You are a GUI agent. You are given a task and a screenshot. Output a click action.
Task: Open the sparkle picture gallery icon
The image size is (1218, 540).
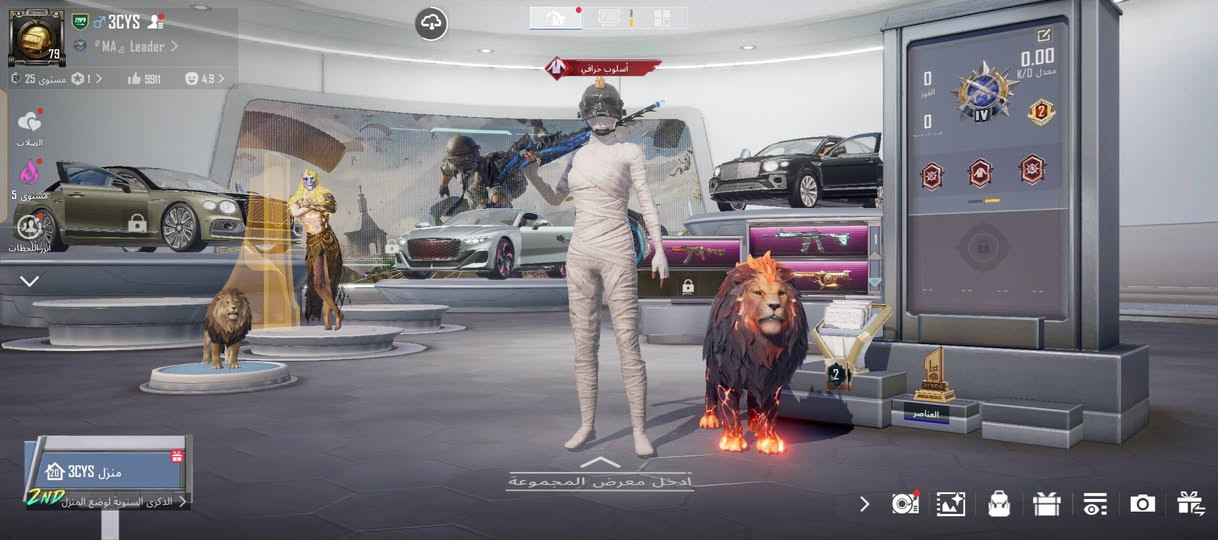click(x=950, y=504)
